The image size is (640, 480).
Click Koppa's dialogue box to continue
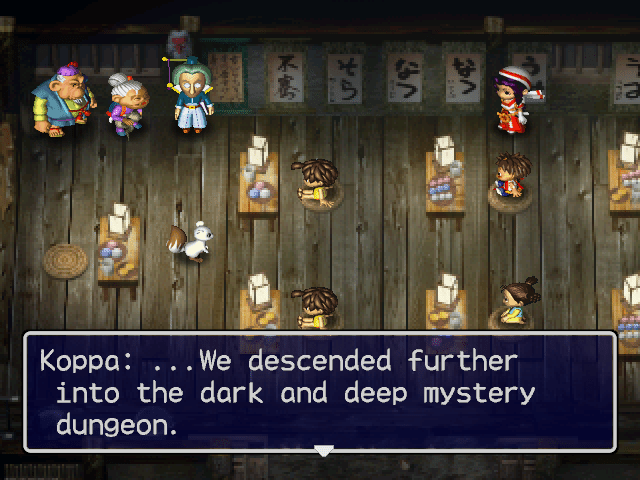point(320,392)
